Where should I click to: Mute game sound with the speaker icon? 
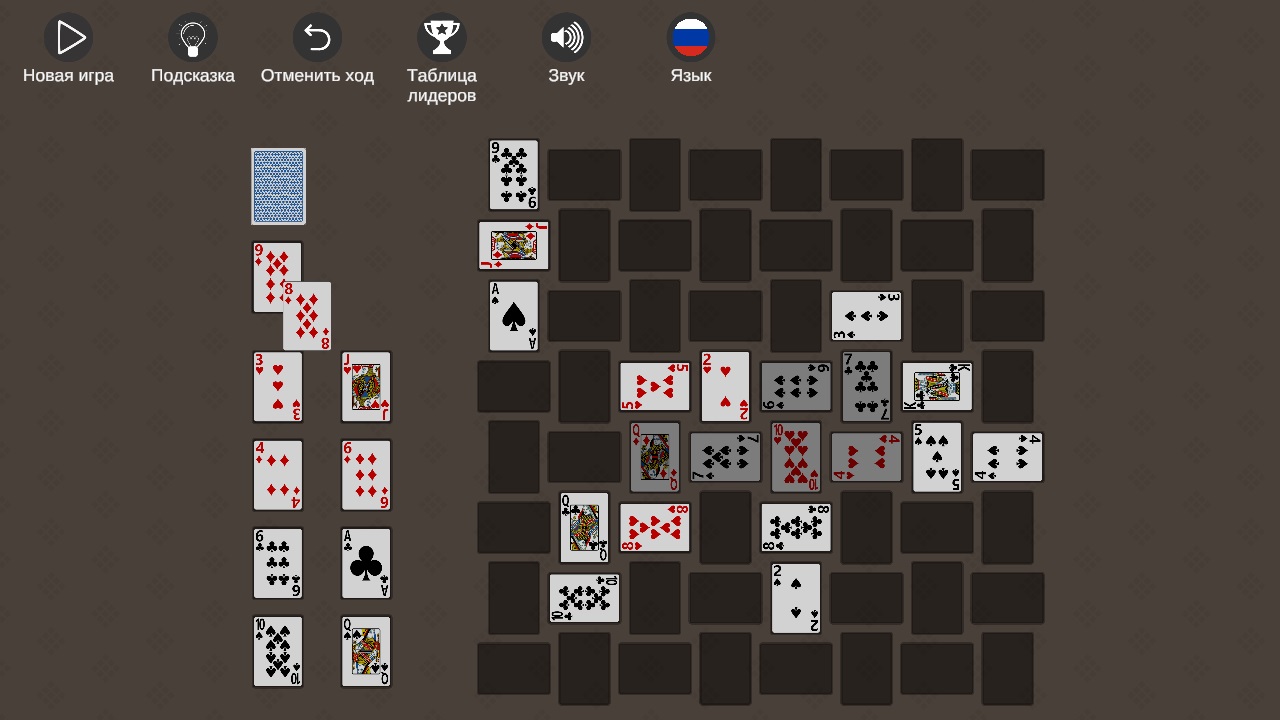point(566,36)
